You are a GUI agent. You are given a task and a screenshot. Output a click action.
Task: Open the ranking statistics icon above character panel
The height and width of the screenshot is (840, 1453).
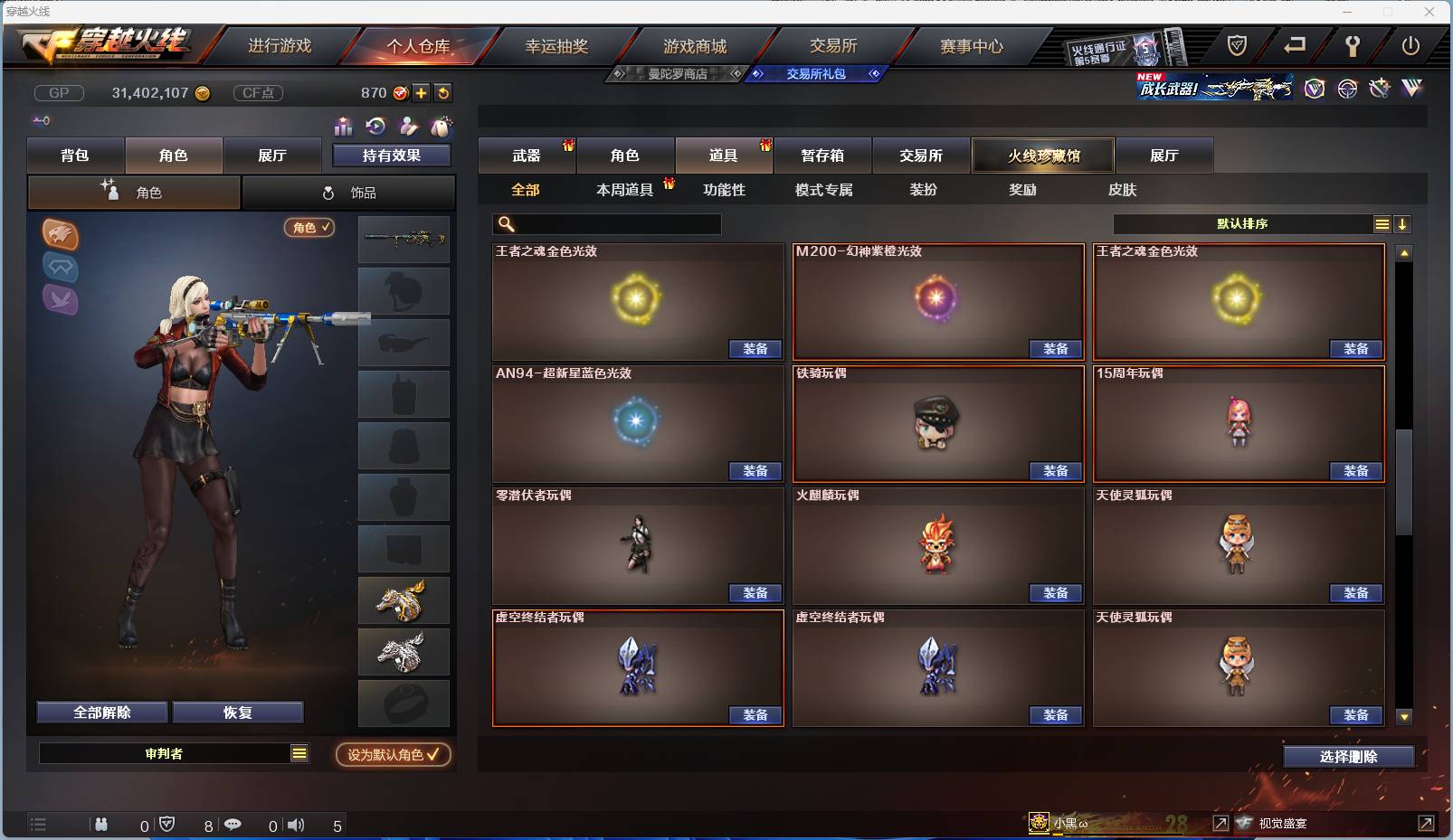pos(343,127)
